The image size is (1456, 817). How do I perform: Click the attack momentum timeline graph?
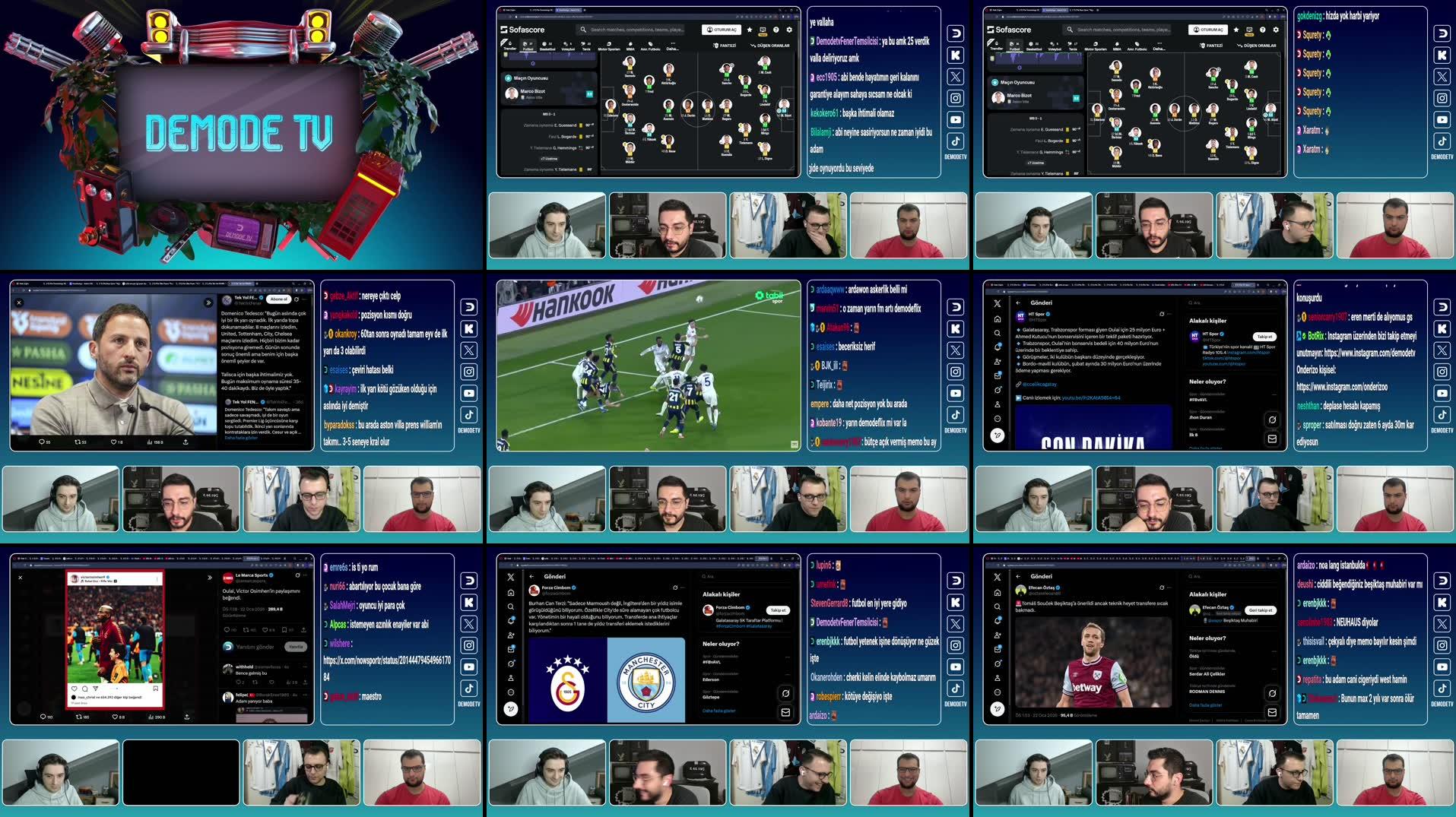click(551, 57)
